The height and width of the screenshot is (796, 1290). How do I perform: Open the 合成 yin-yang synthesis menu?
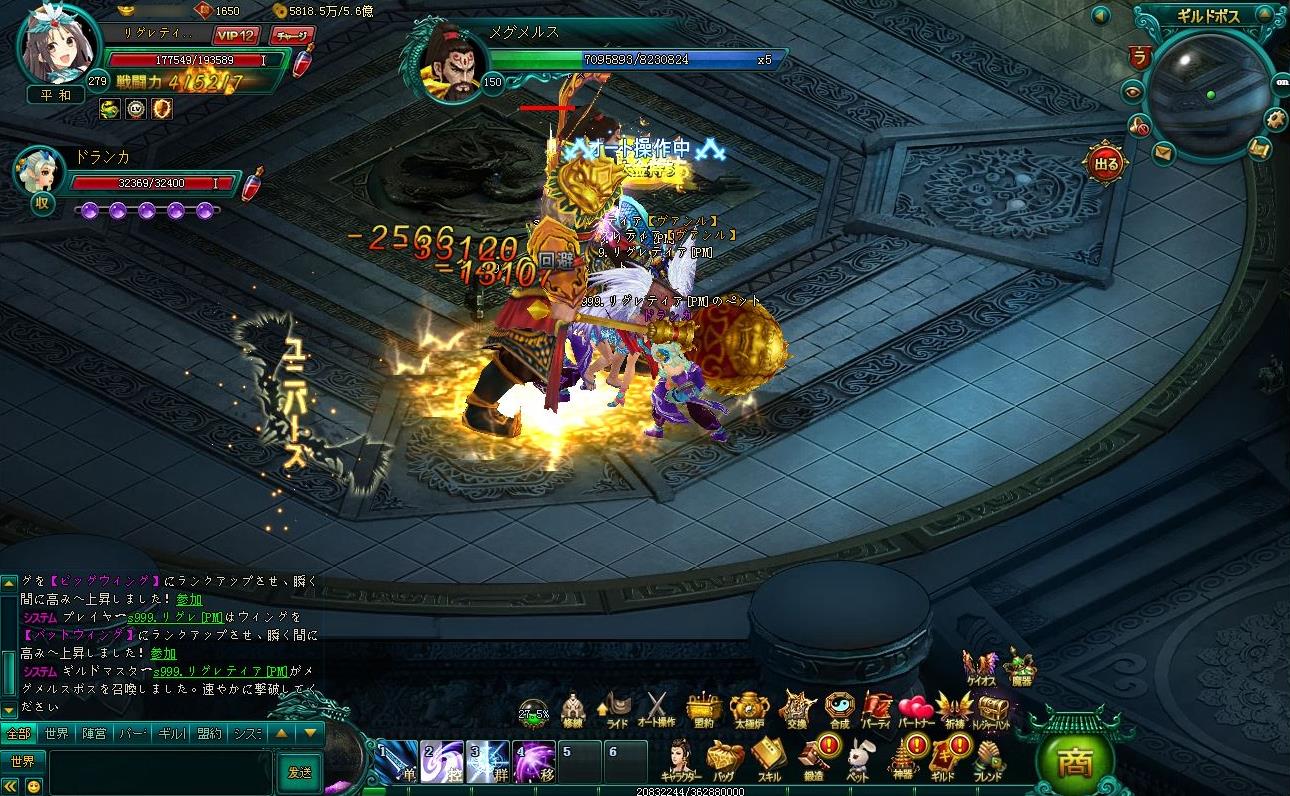839,708
